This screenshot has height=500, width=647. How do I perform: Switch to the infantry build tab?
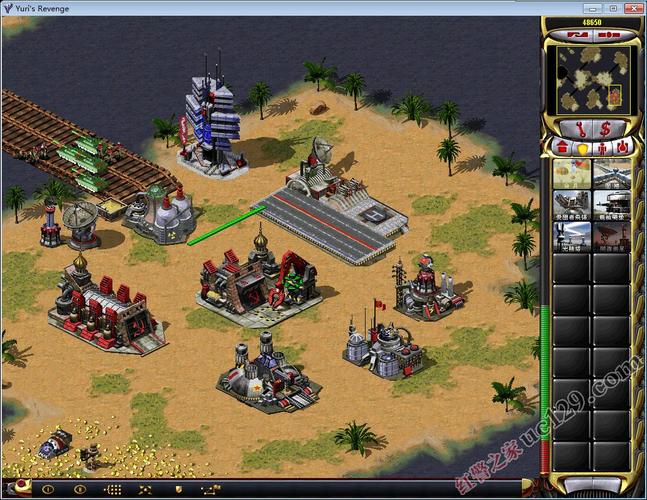601,148
